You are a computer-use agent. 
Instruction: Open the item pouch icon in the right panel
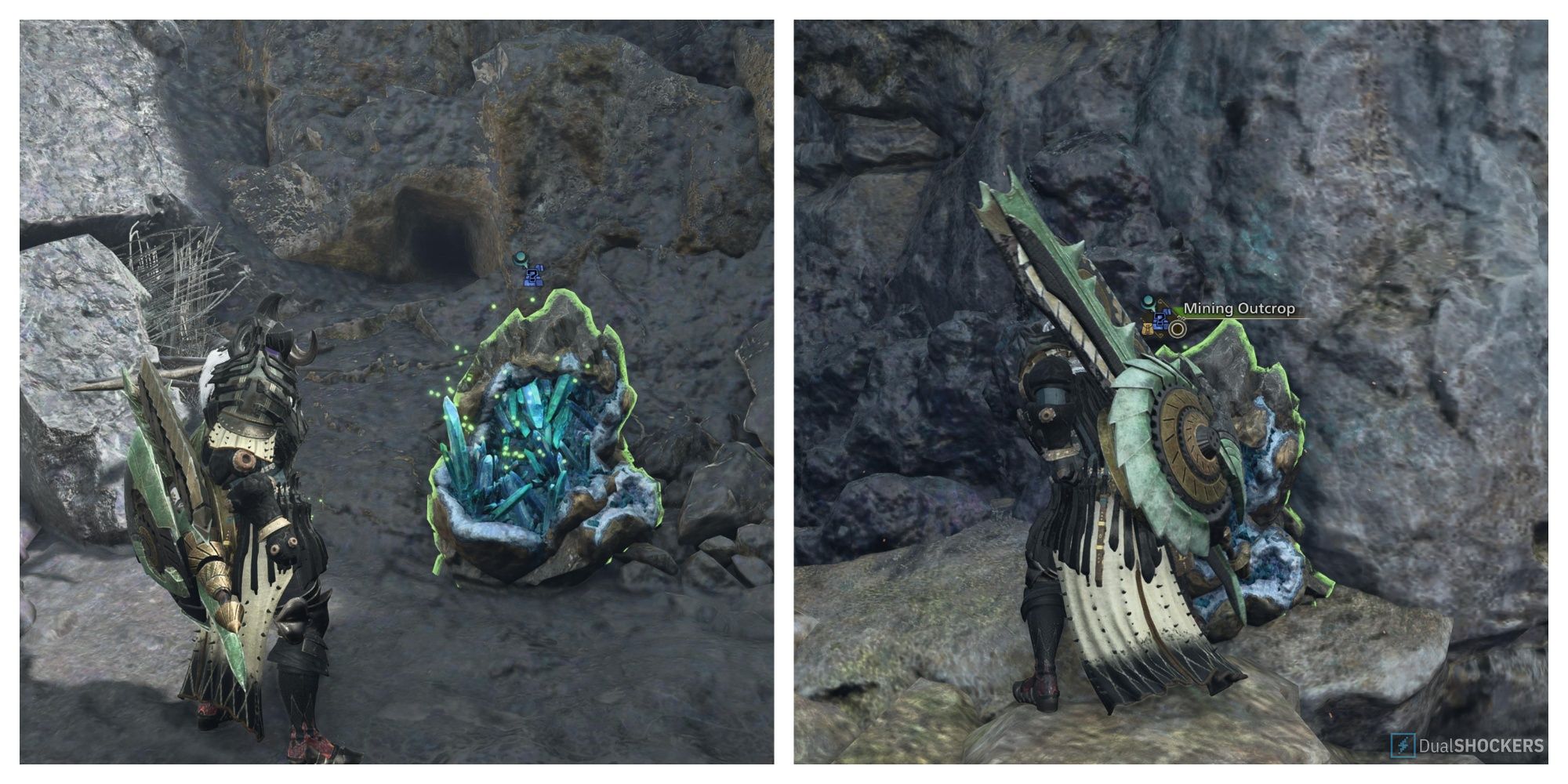click(x=1147, y=328)
